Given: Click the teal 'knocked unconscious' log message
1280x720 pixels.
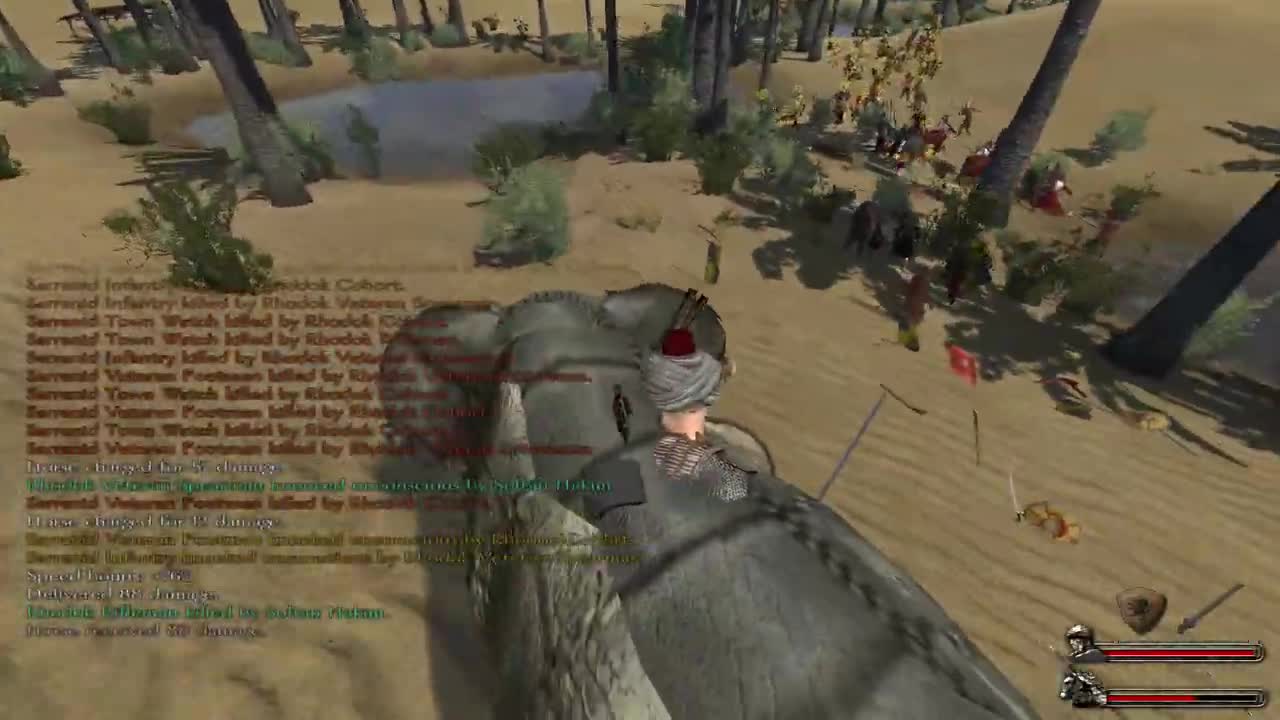Looking at the screenshot, I should tap(300, 487).
